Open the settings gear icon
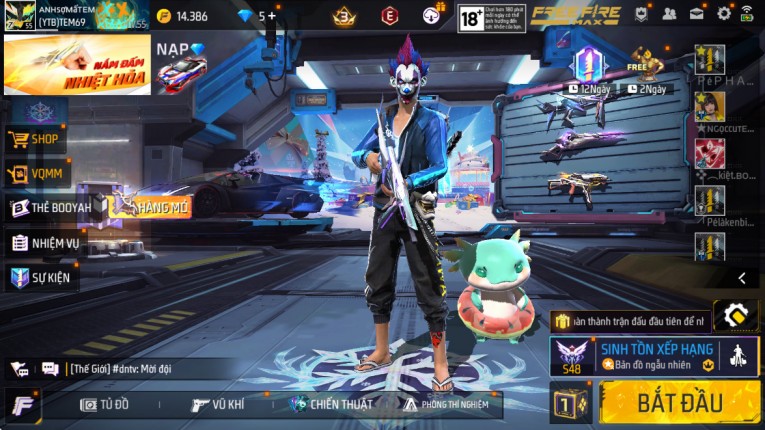 click(724, 14)
